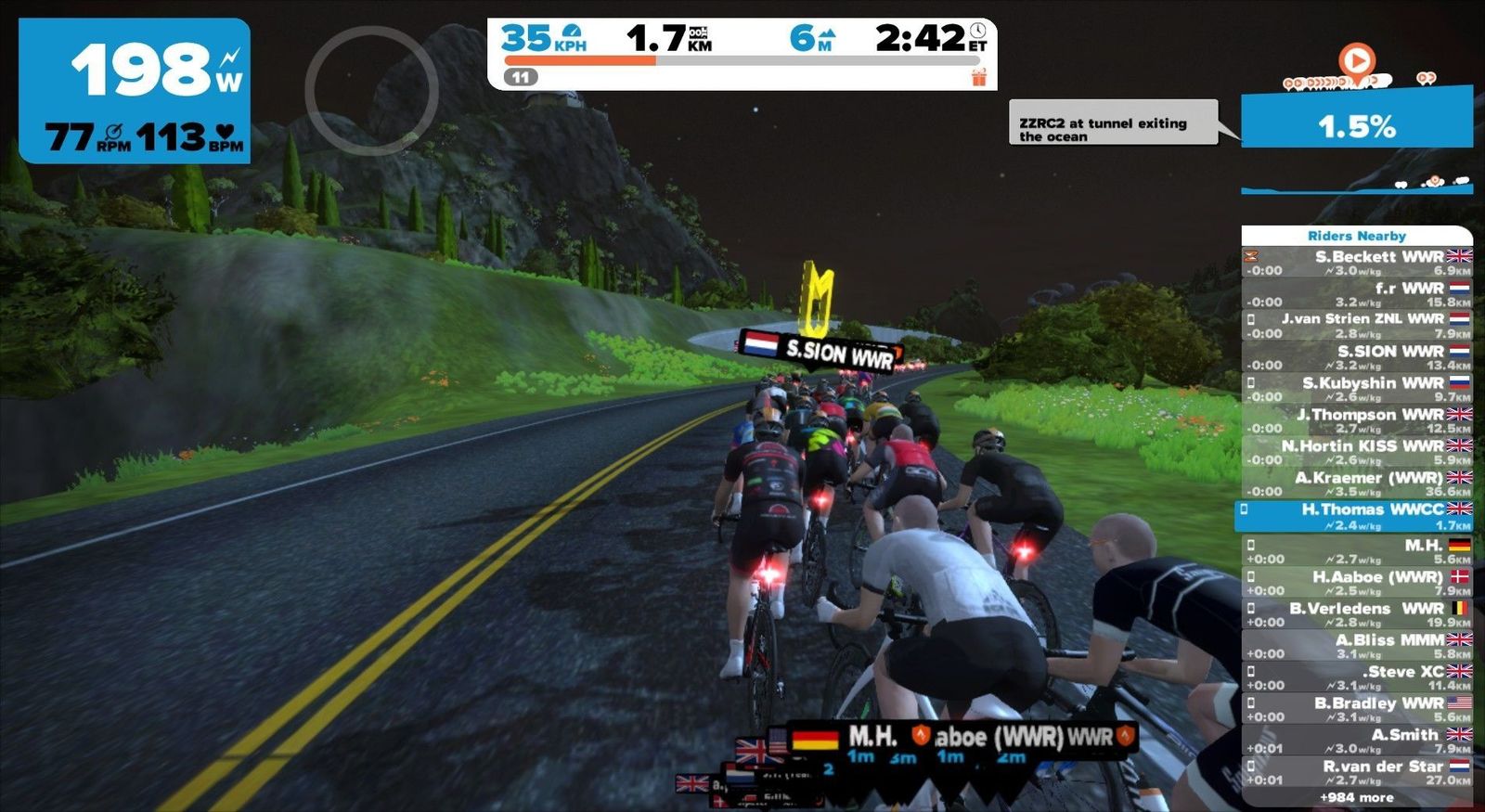Screen dimensions: 1485x812
Task: Click the B.Verledens WWR rider entry
Action: [x=1357, y=614]
